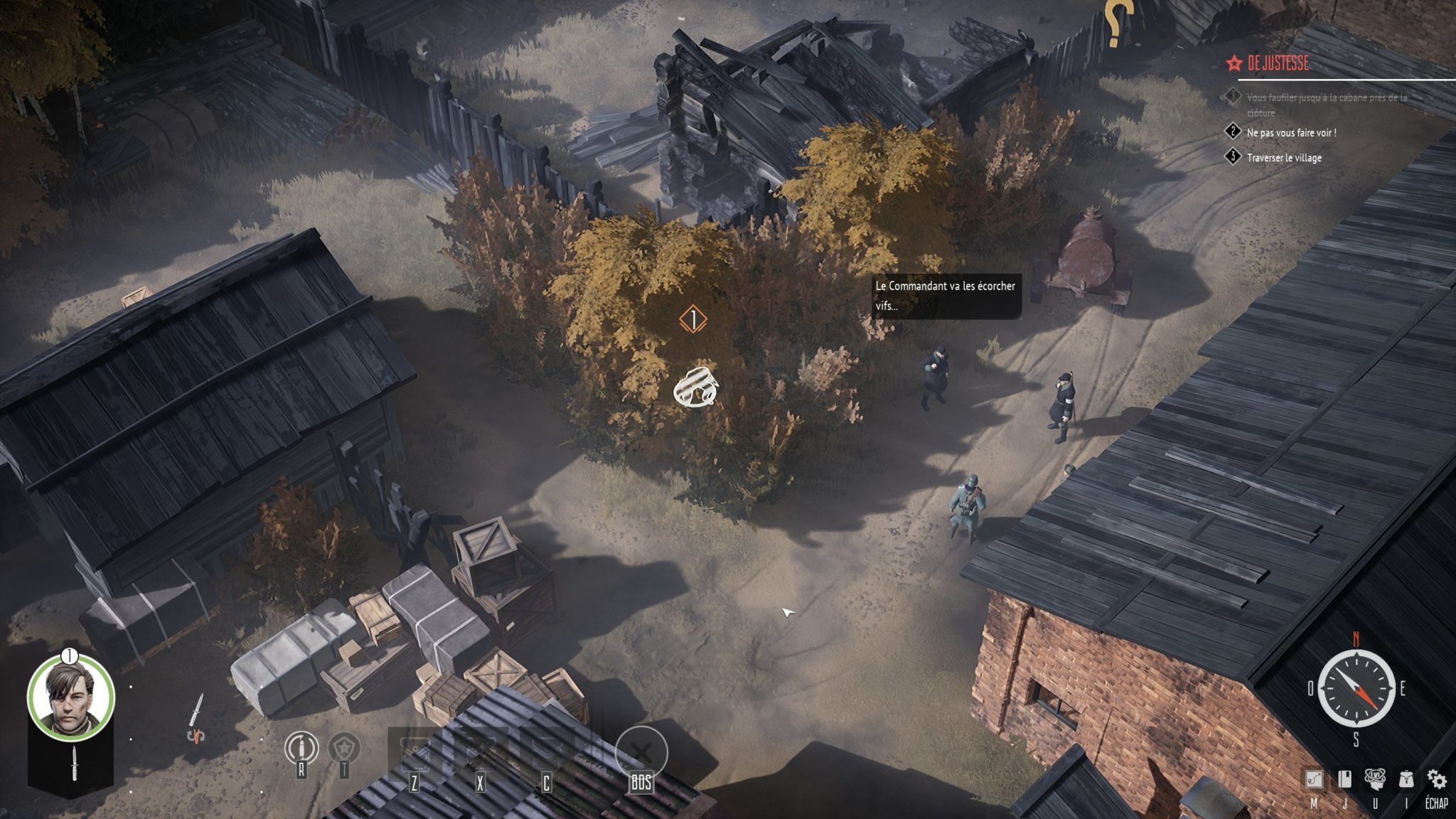Click the ability slot bound to C

pos(545,746)
